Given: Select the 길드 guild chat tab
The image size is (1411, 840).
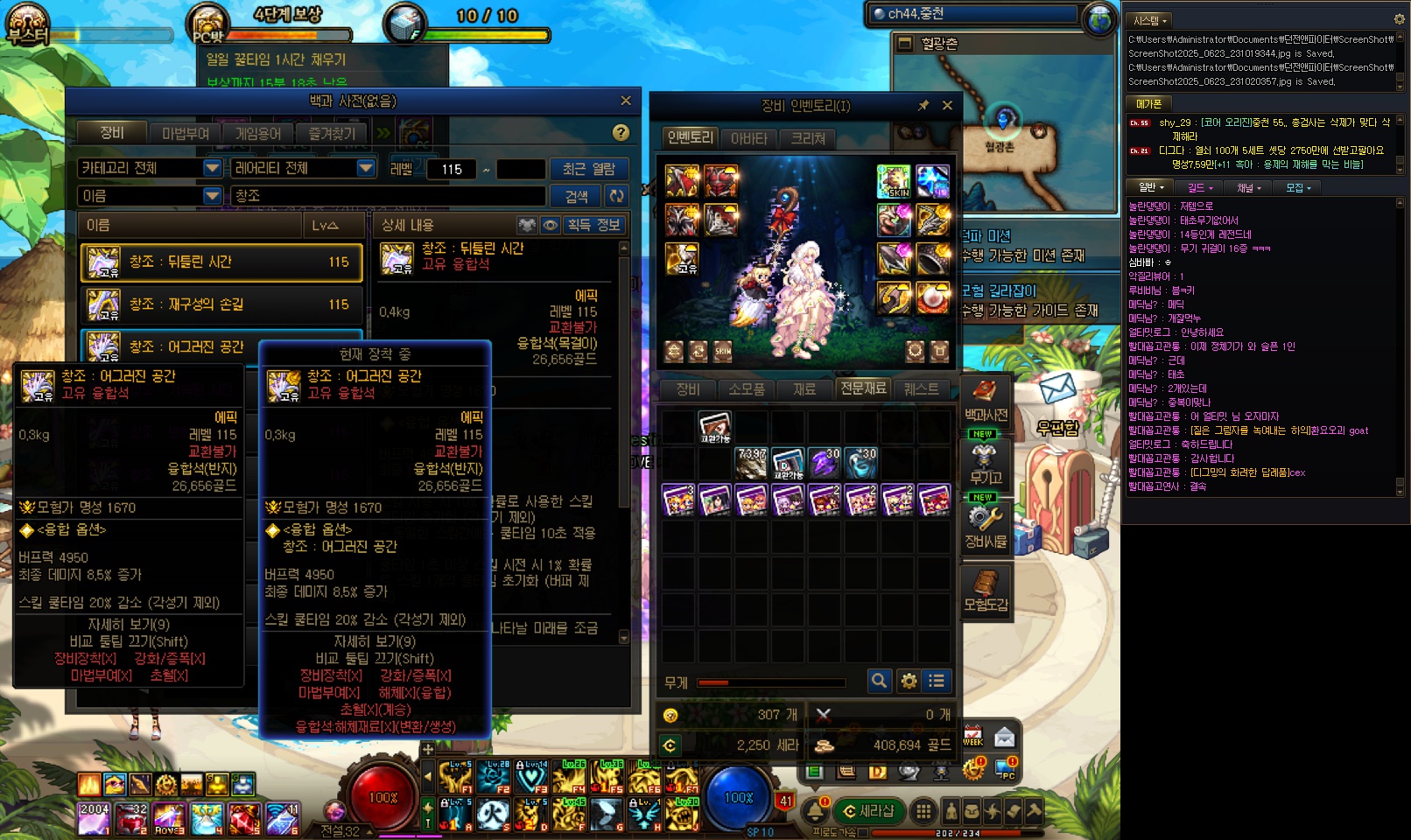Looking at the screenshot, I should pos(1199,187).
